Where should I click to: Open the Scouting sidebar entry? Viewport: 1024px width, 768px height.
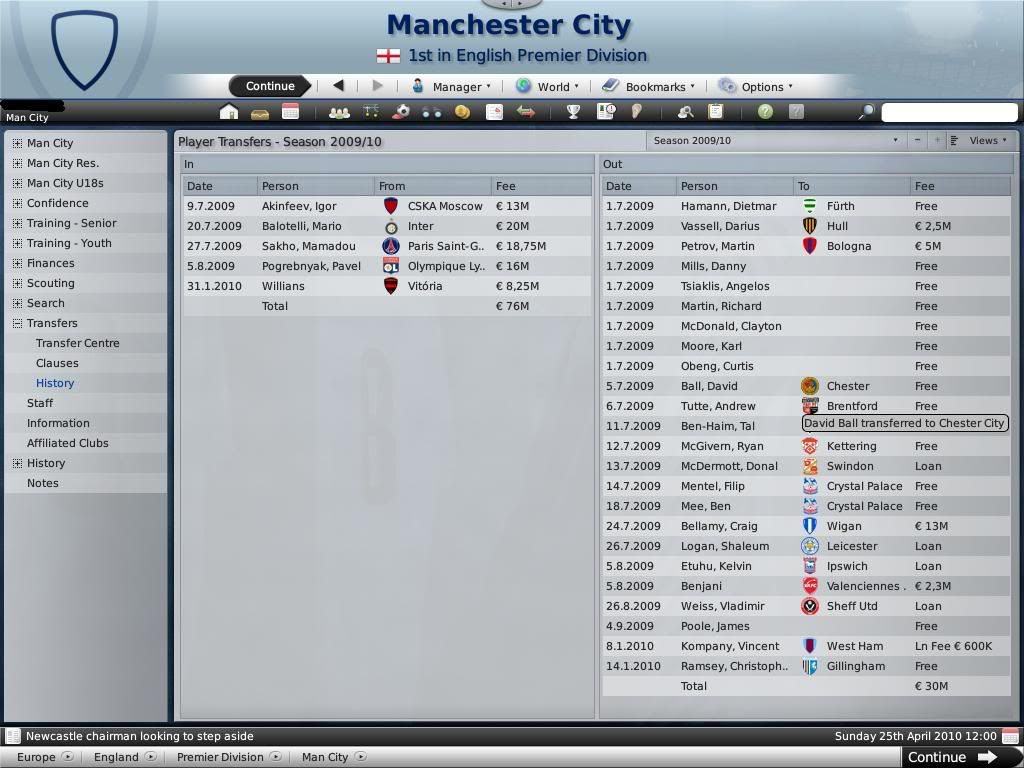[x=50, y=283]
